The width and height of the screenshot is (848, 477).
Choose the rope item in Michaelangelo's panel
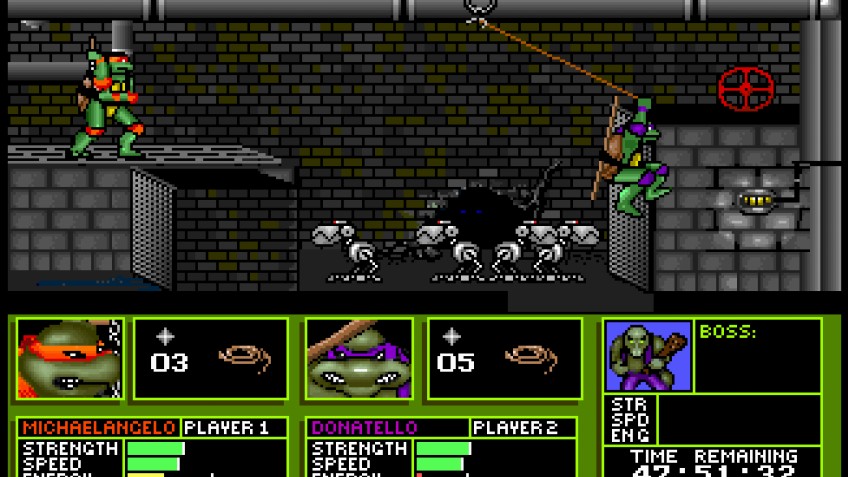[246, 358]
